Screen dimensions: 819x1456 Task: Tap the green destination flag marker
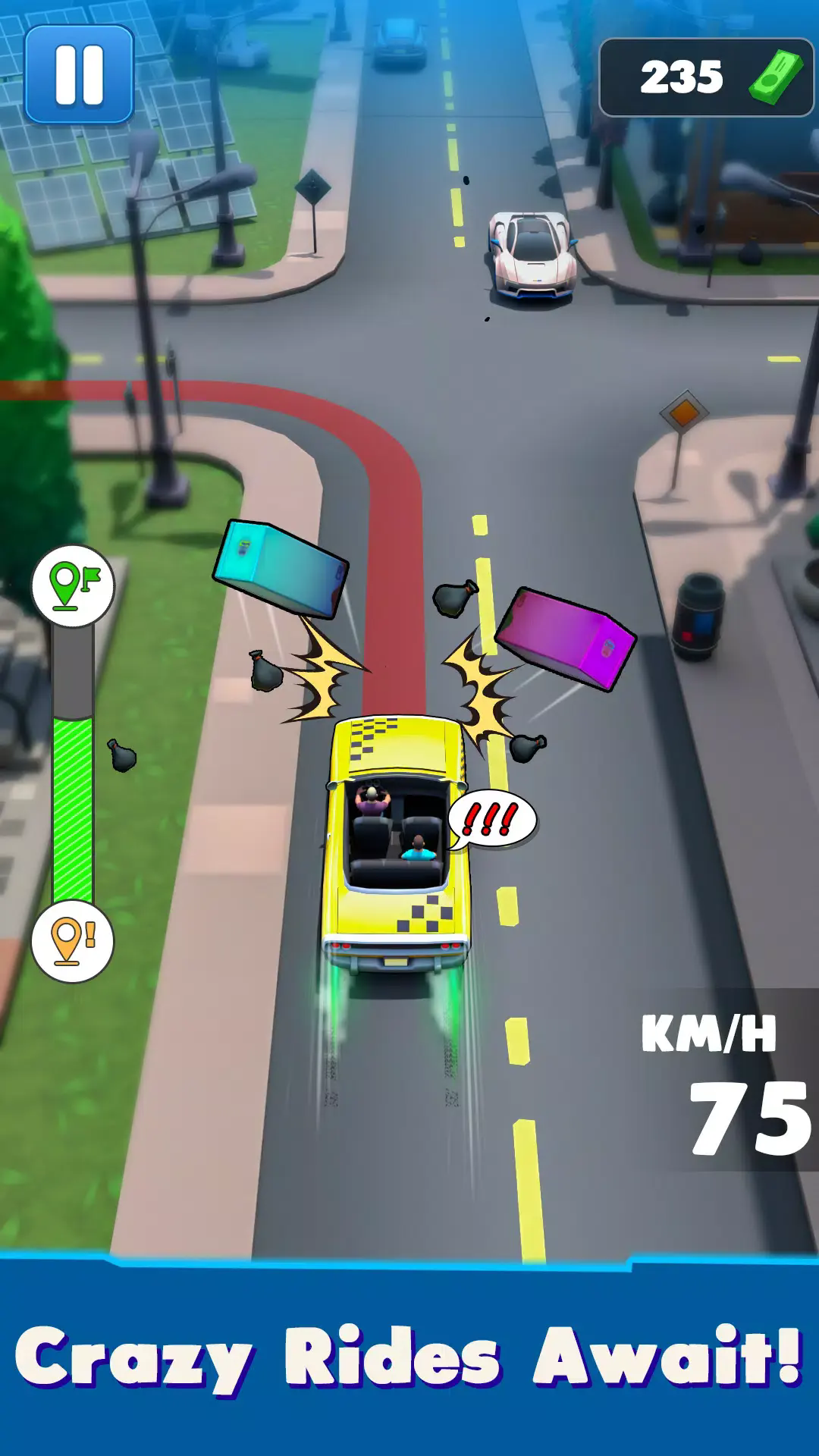pyautogui.click(x=73, y=586)
